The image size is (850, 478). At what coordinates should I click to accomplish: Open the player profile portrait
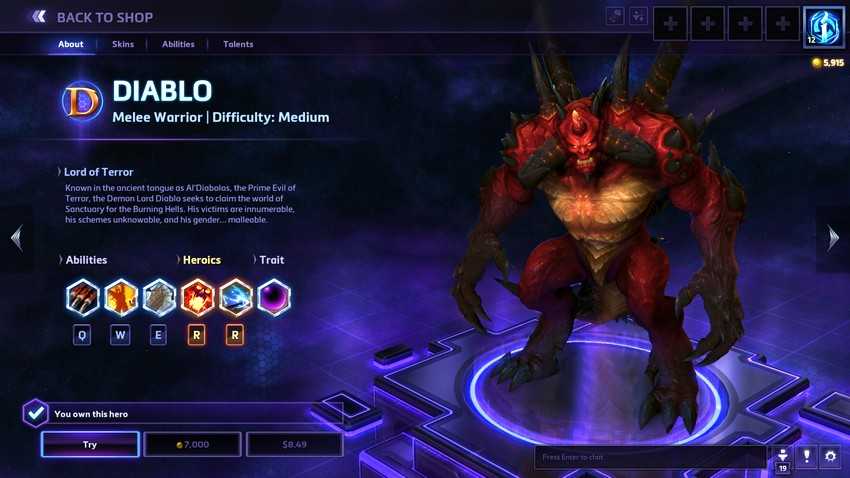[x=823, y=25]
